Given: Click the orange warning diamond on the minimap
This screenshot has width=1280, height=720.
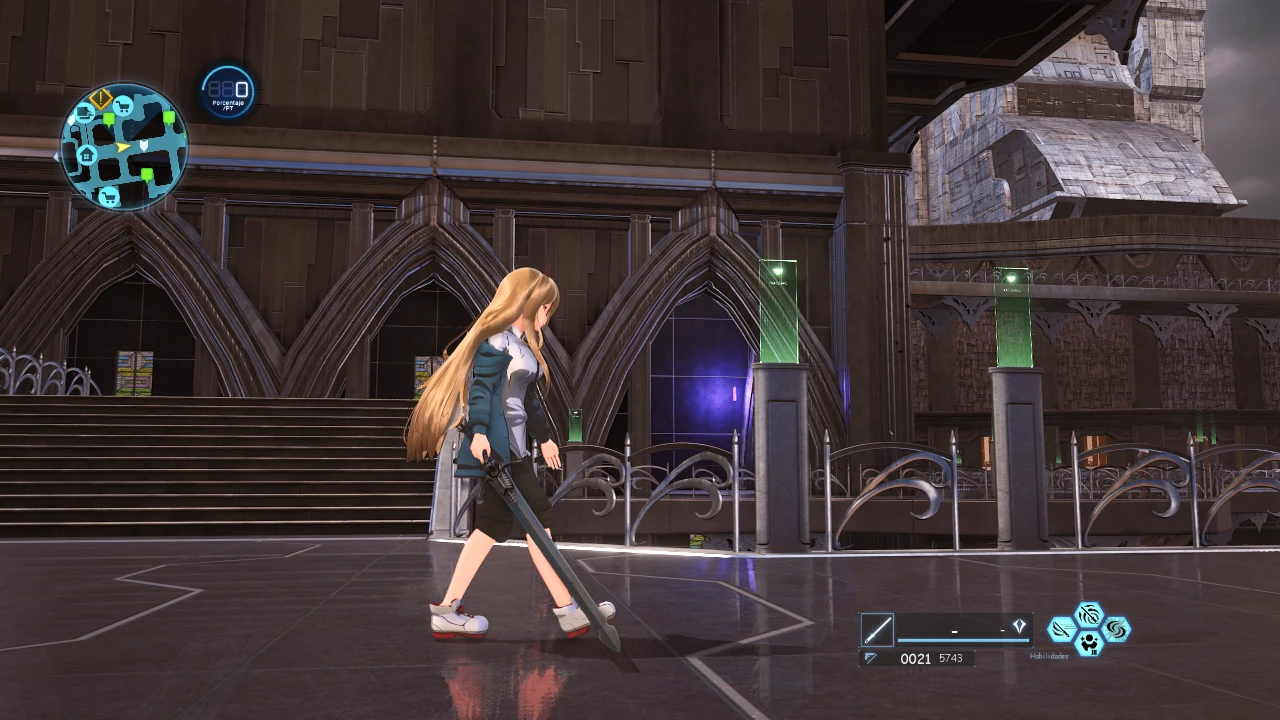Looking at the screenshot, I should (100, 98).
